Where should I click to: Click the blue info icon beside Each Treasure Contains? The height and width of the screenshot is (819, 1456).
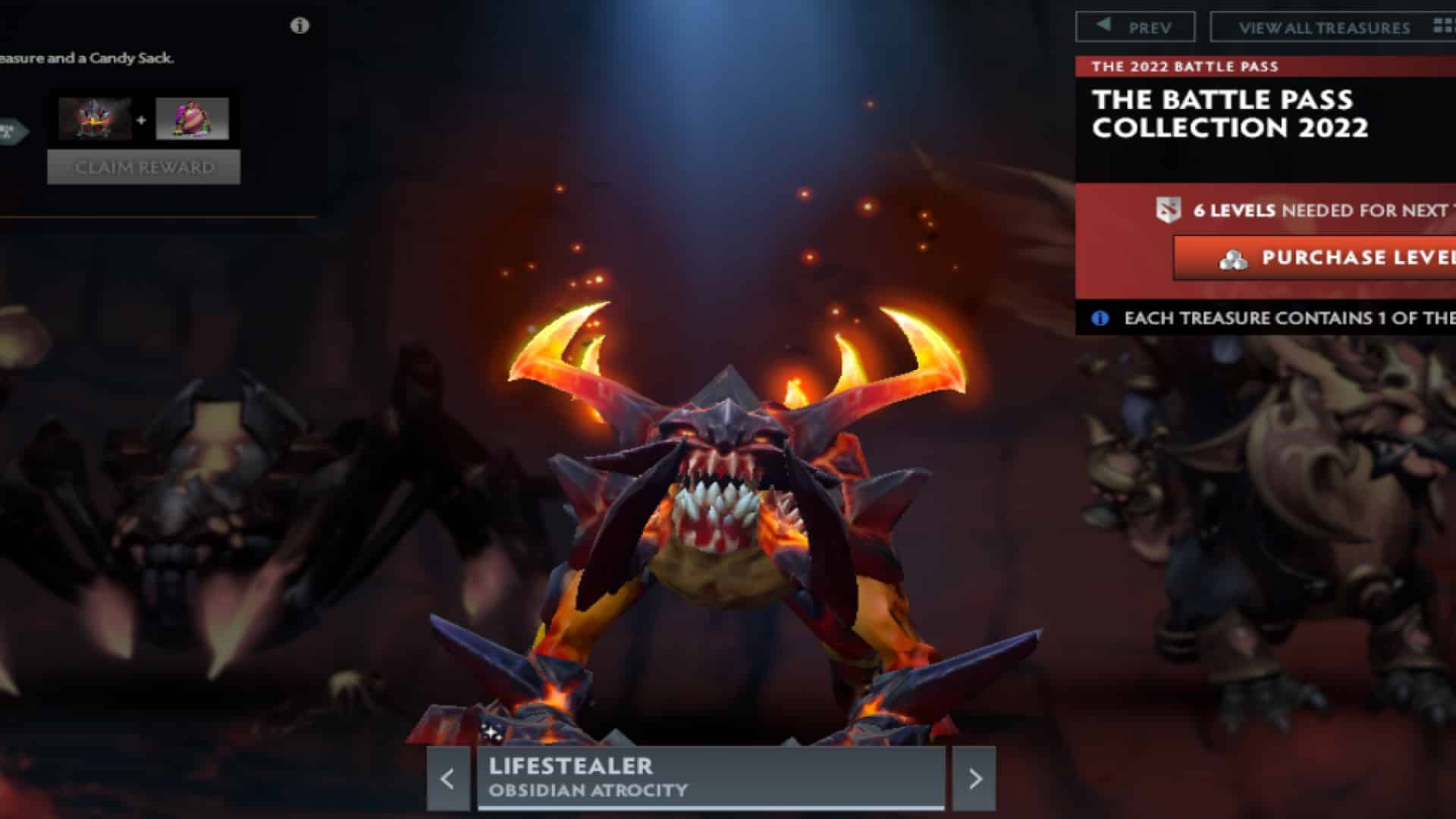1100,318
